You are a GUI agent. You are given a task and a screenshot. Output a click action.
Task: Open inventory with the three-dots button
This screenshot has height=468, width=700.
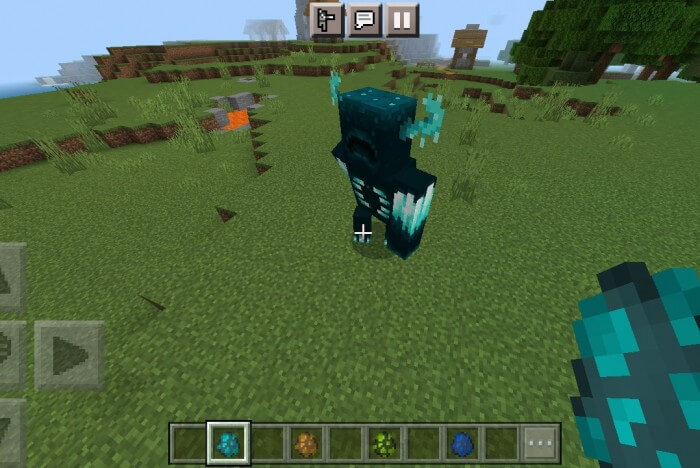[540, 443]
